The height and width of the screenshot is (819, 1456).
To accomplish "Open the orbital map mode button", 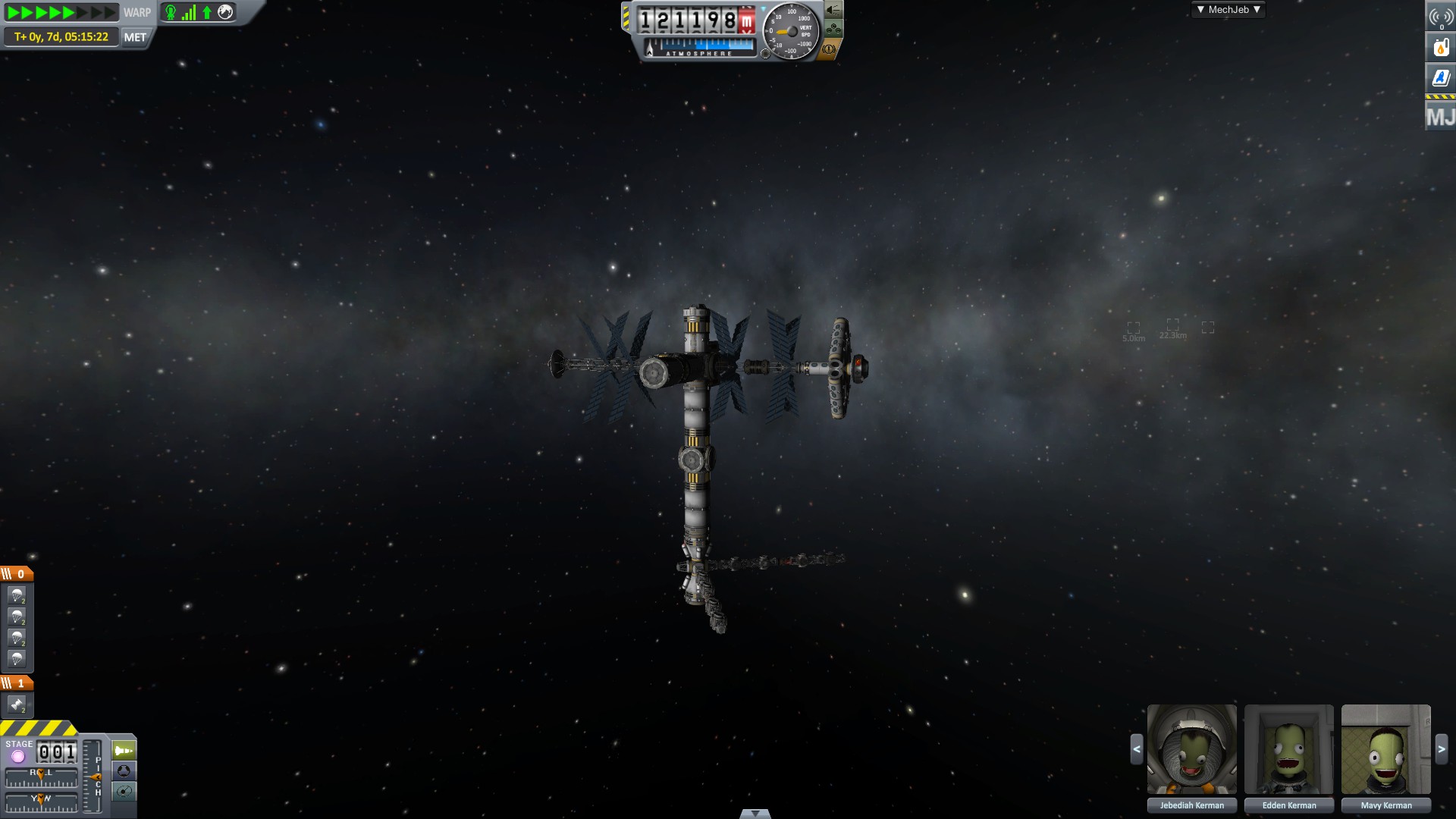I will tap(124, 792).
